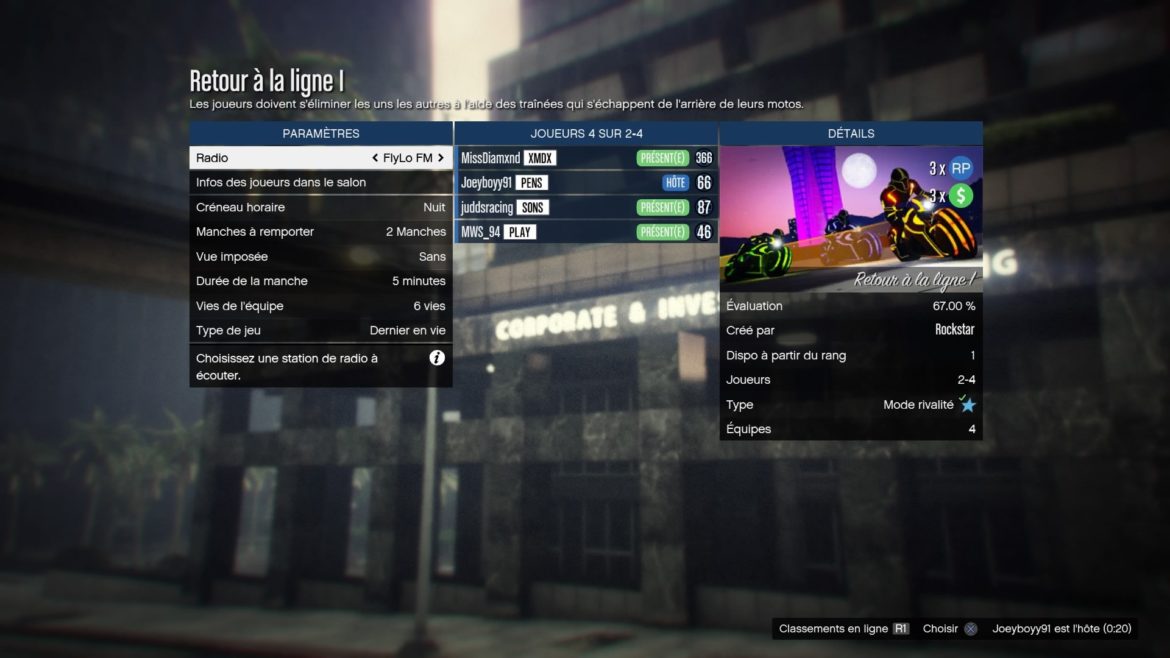
Task: Click the right arrow beside FlyLo FM
Action: [440, 158]
